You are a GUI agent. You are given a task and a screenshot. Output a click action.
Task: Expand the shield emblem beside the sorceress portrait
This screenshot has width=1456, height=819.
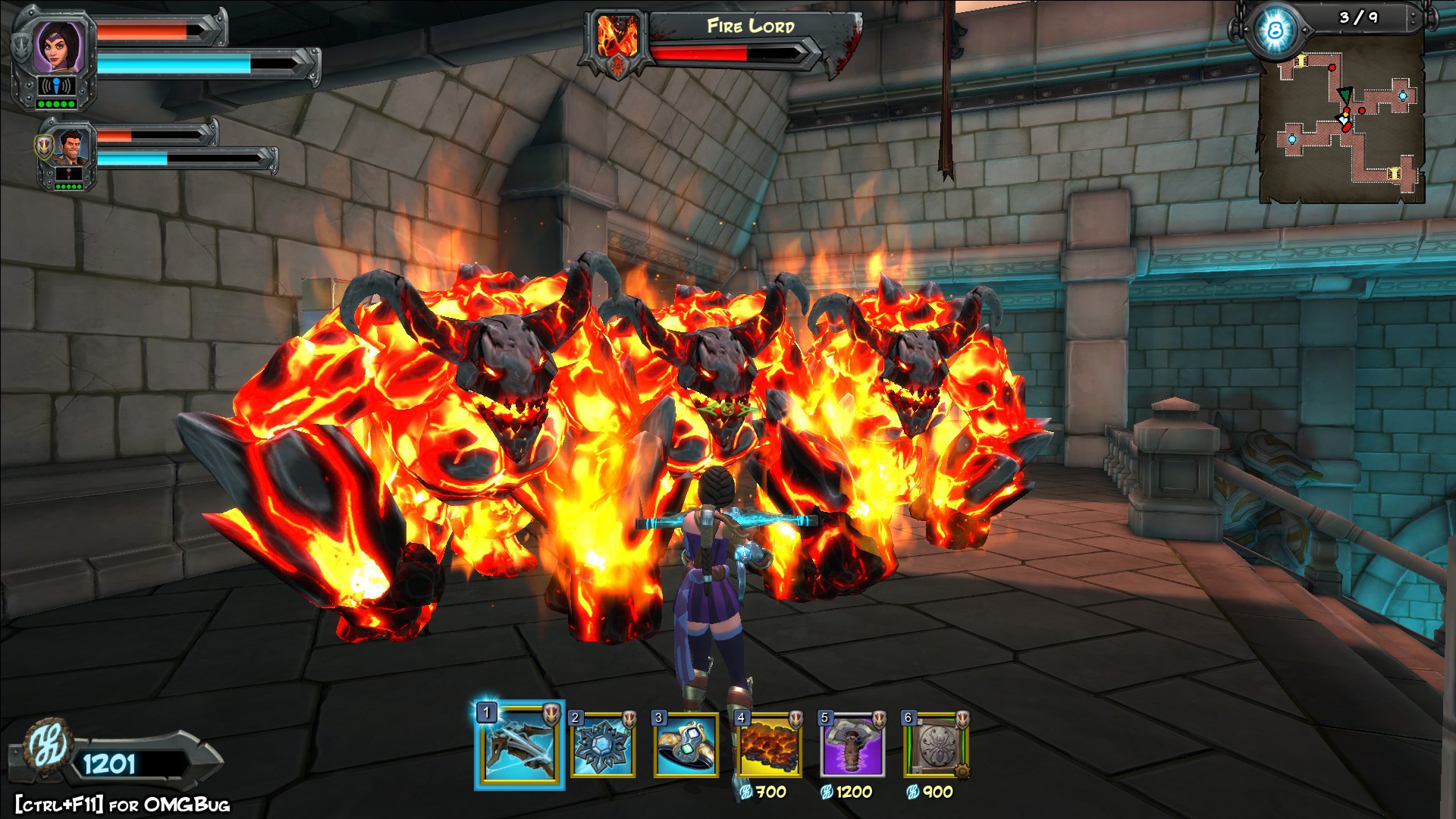pos(20,49)
